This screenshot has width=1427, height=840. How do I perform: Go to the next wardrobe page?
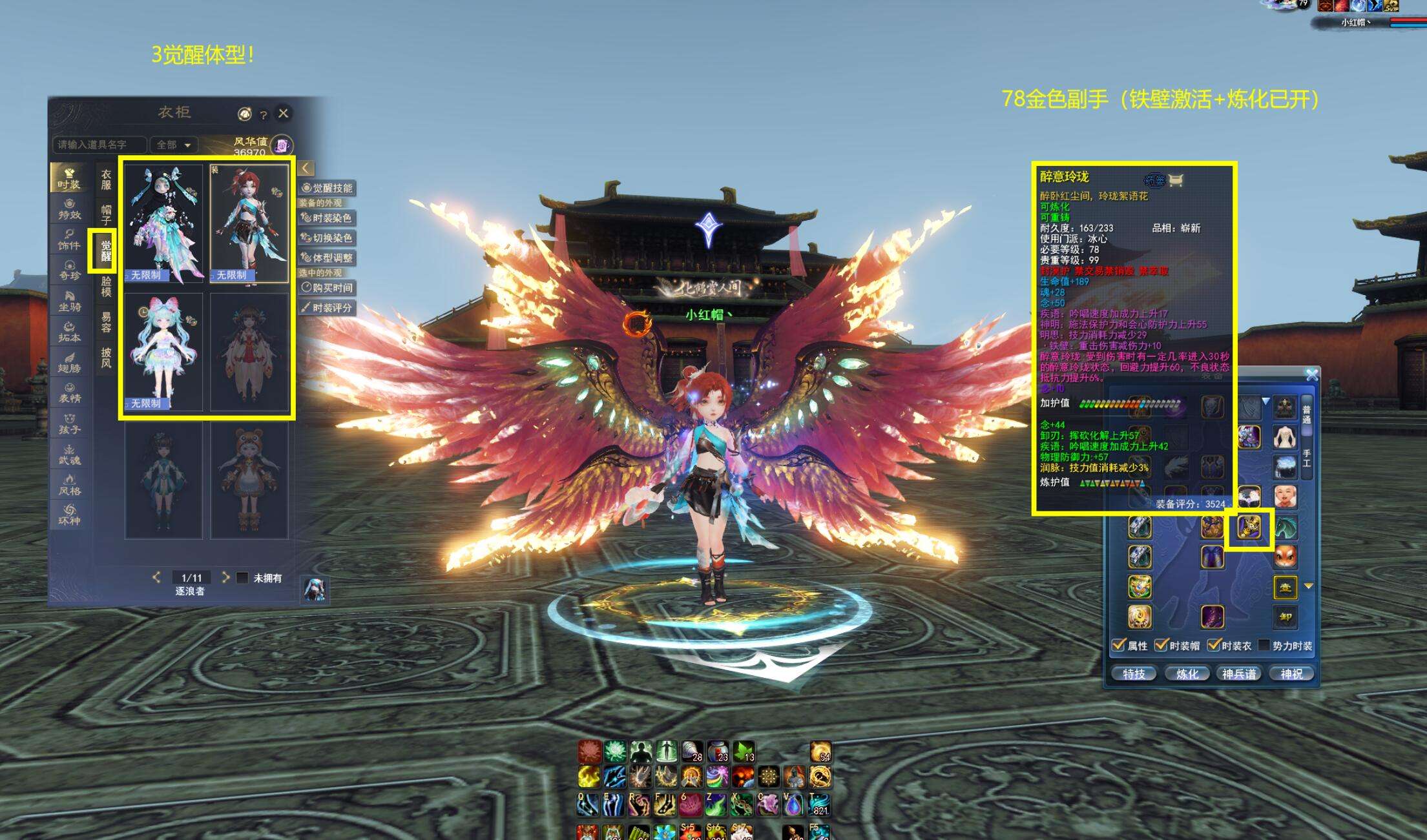point(225,577)
